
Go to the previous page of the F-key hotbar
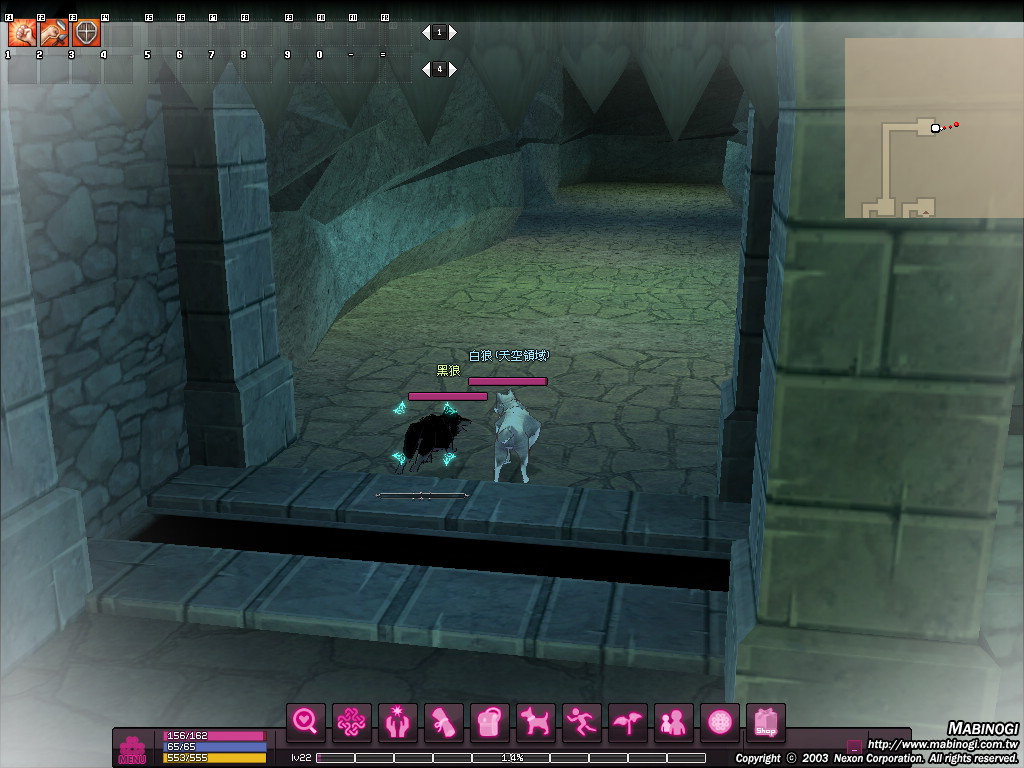(x=426, y=33)
